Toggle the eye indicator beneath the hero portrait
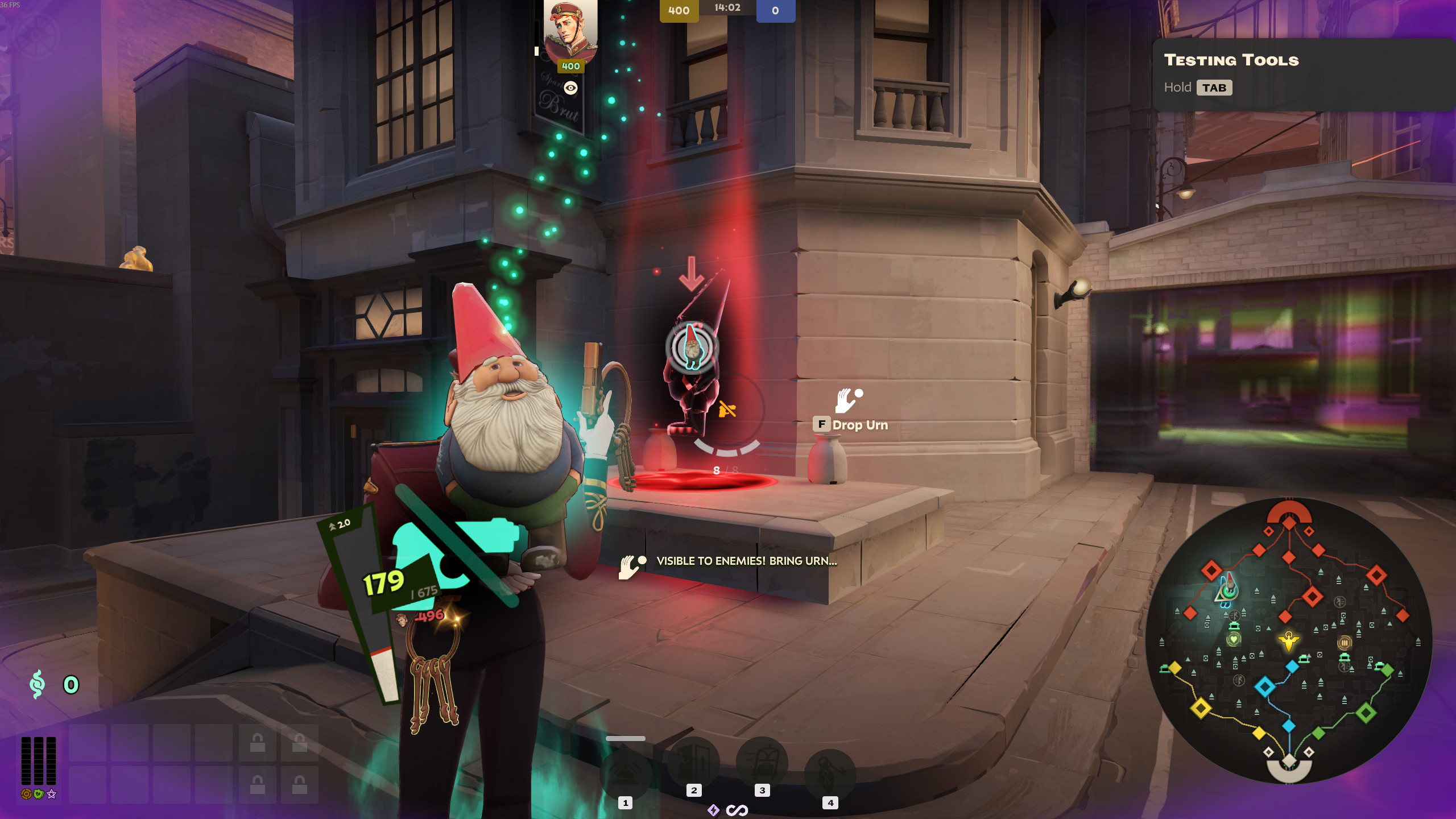Viewport: 1456px width, 819px height. [569, 89]
